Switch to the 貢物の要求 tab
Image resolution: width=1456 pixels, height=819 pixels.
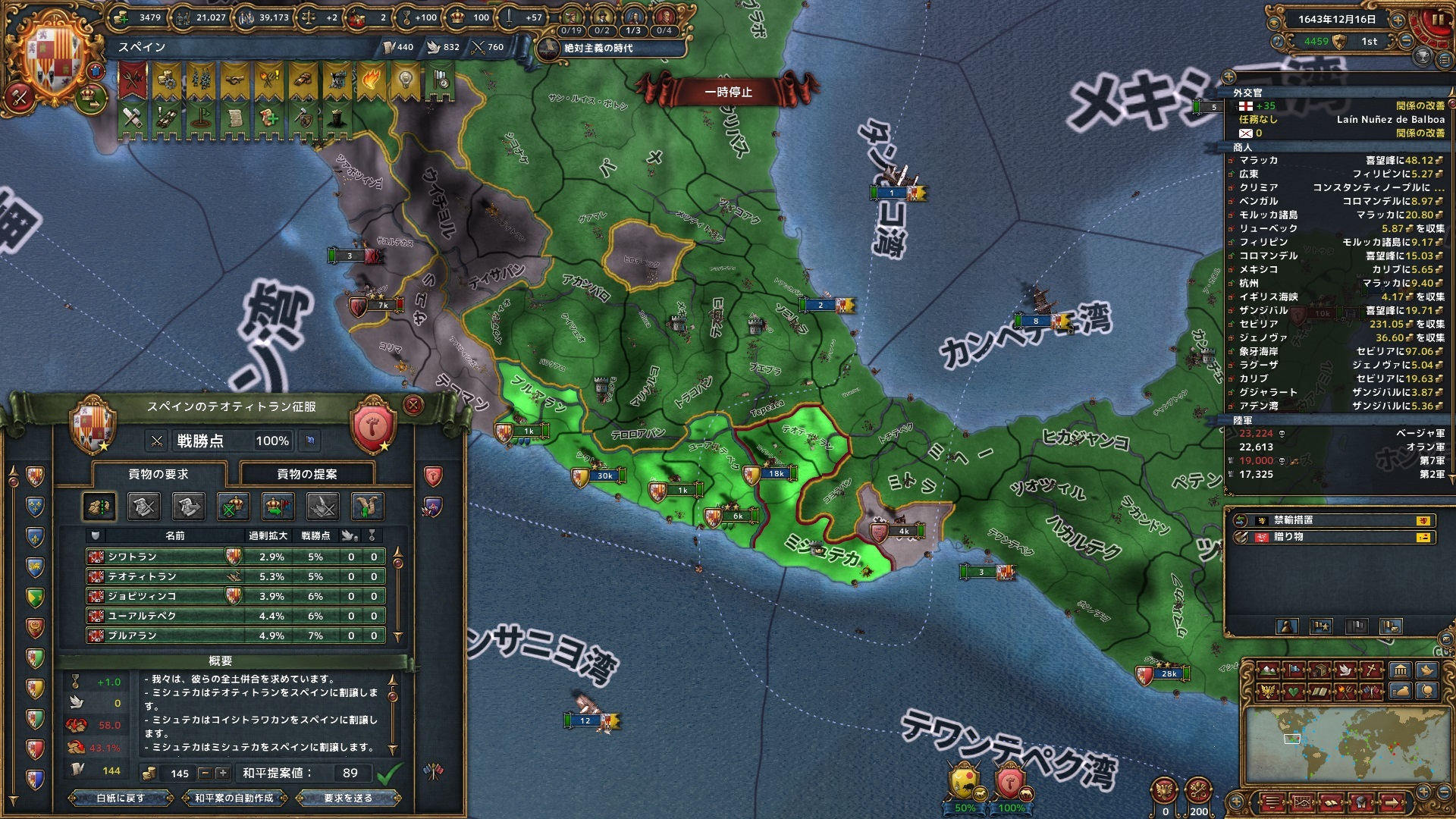tap(158, 474)
